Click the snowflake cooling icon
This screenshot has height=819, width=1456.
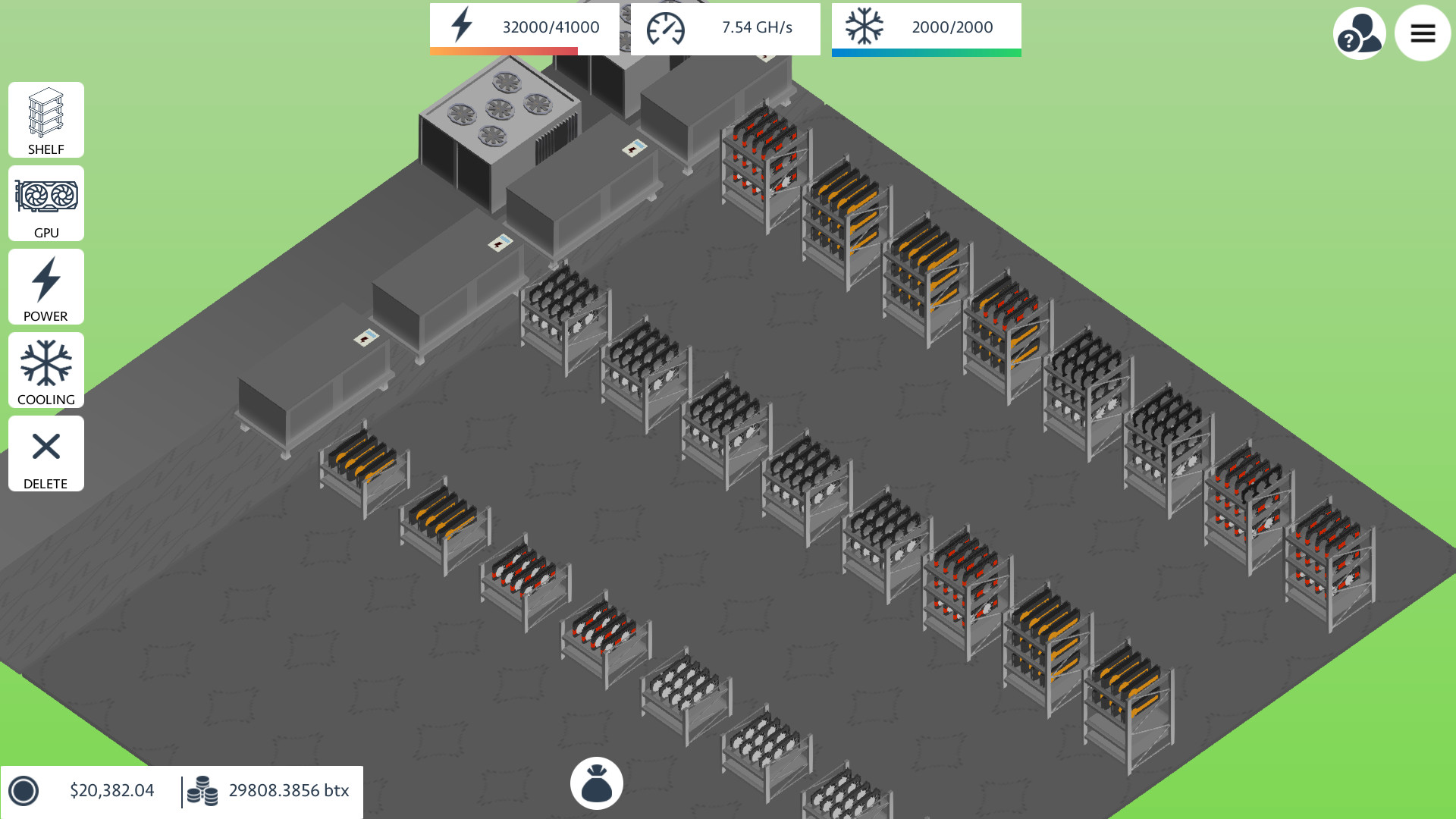click(864, 25)
